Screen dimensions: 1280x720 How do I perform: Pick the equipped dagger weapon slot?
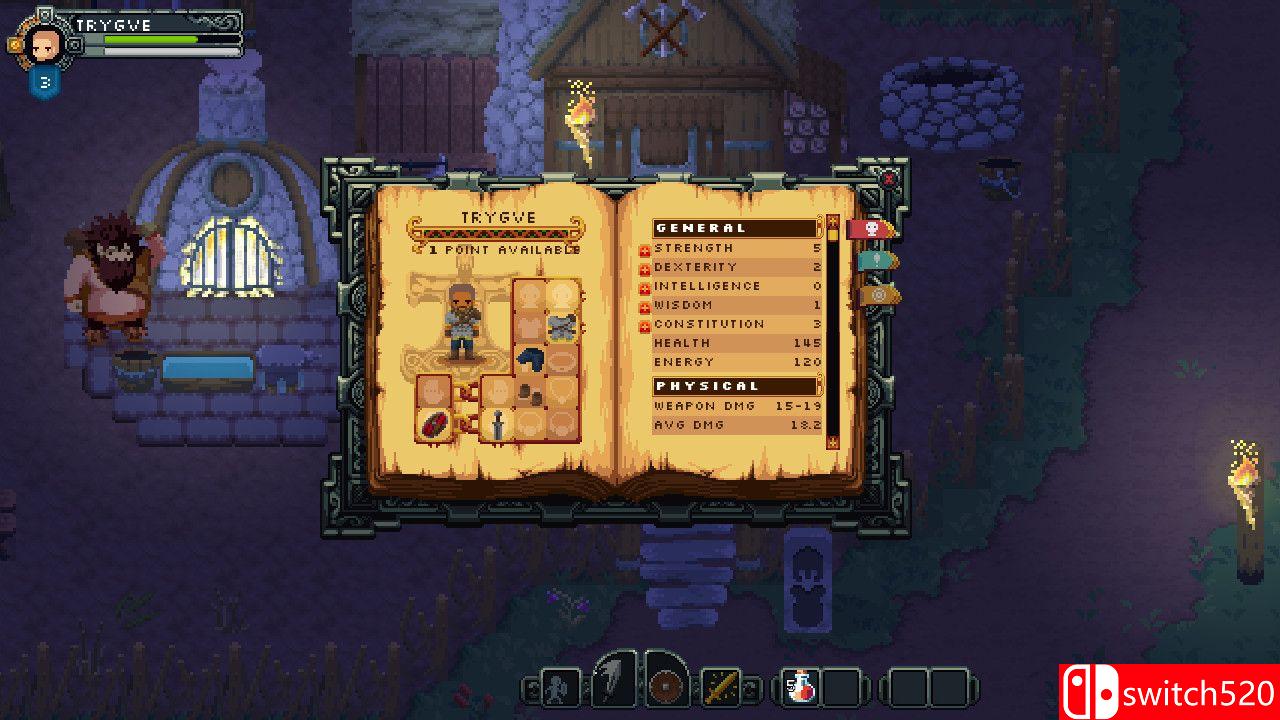pyautogui.click(x=497, y=424)
